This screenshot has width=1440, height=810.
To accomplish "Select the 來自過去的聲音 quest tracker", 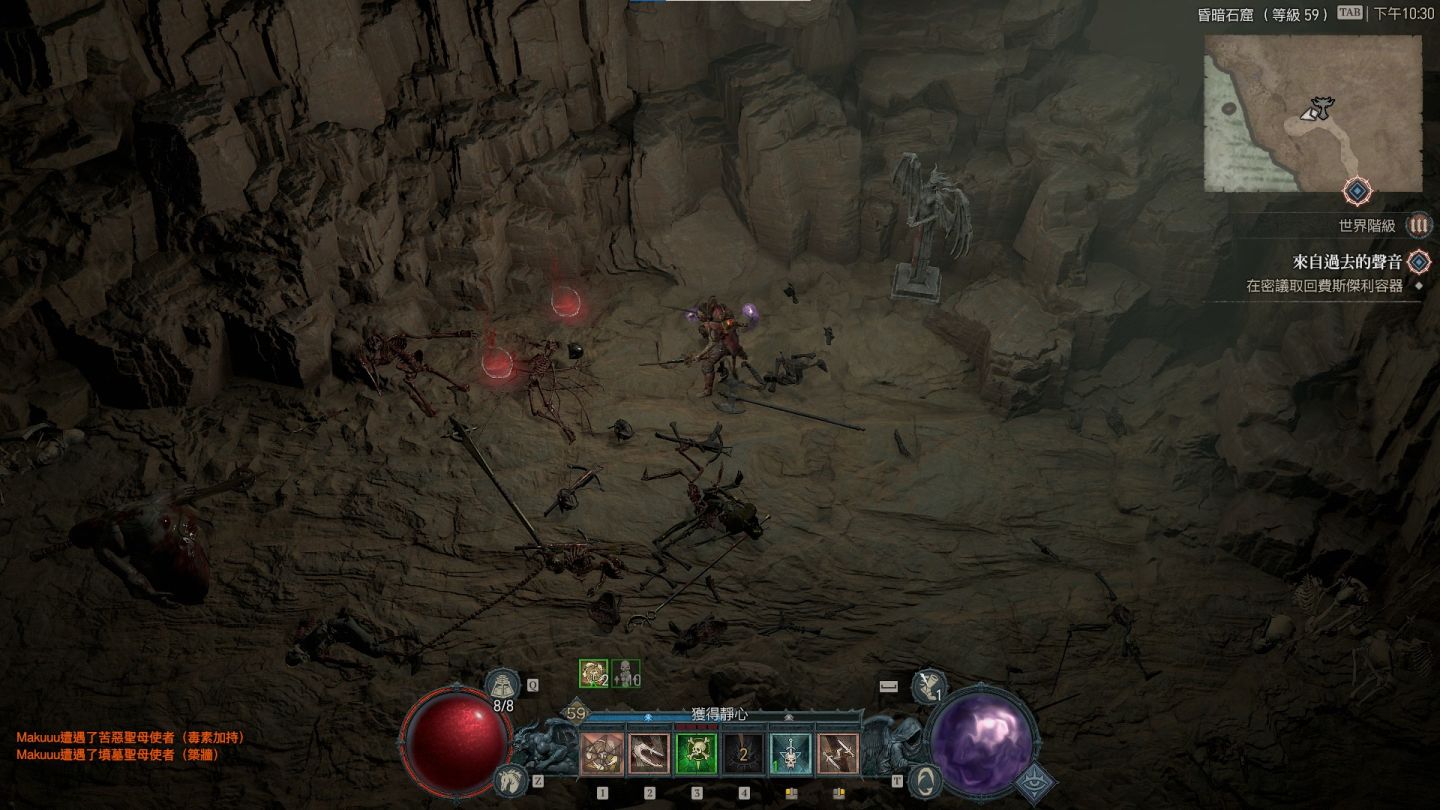I will point(1346,262).
